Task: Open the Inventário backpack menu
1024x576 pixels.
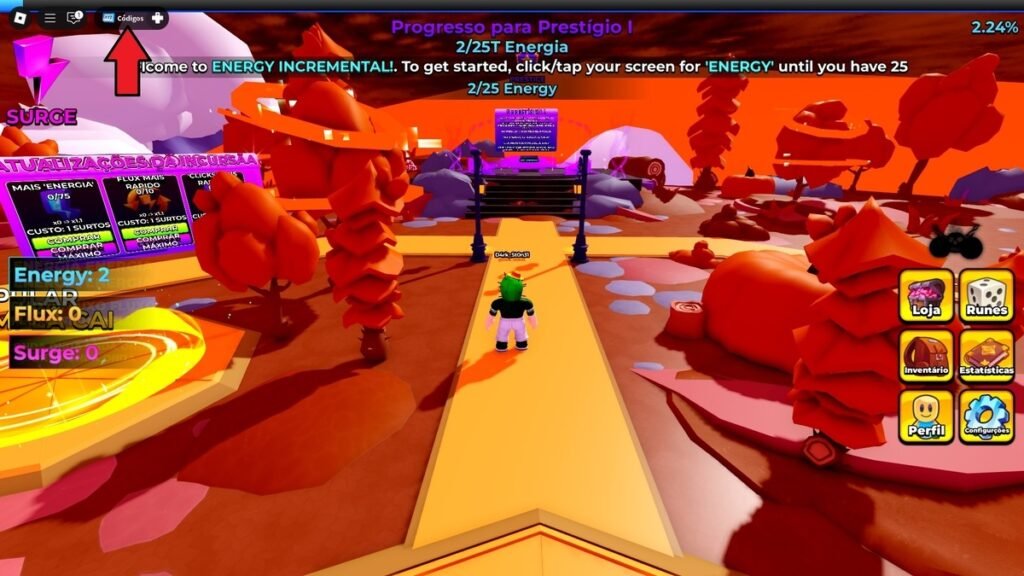Action: coord(926,356)
